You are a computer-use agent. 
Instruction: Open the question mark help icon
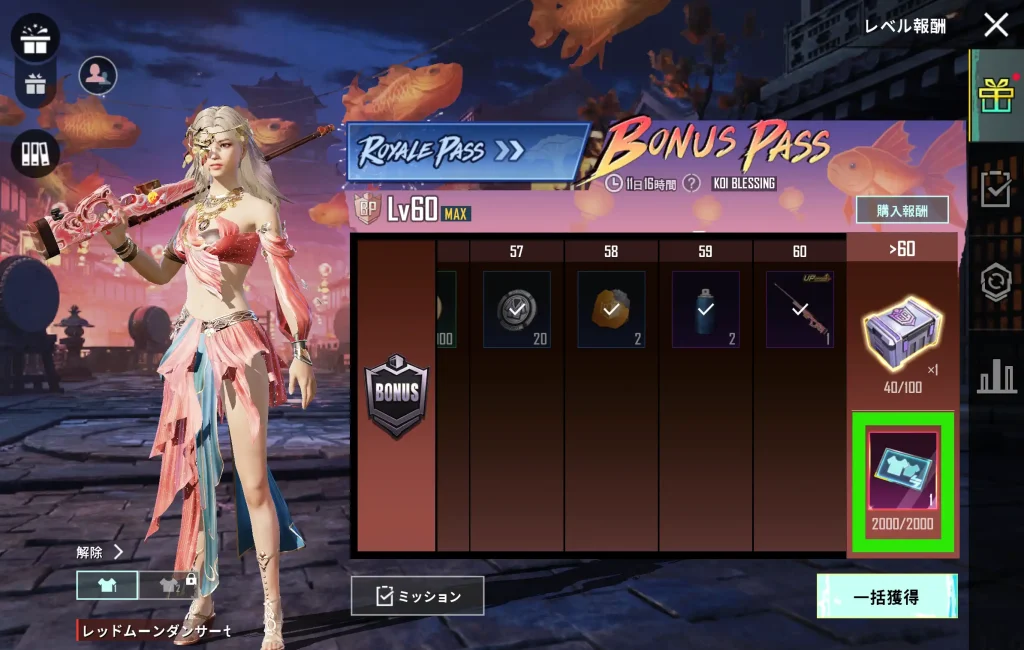[x=690, y=184]
